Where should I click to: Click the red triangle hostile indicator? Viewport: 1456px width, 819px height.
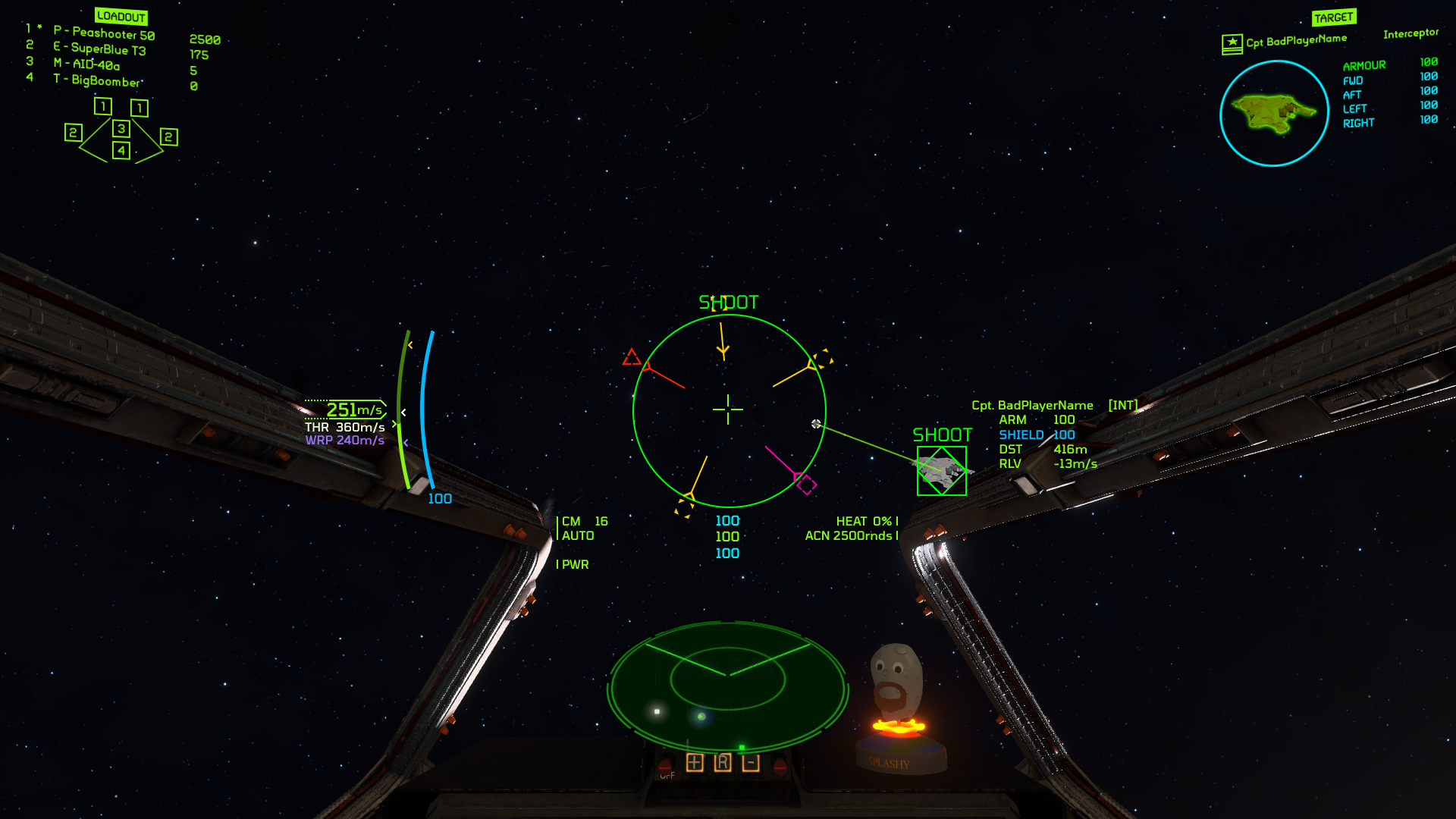[x=631, y=357]
